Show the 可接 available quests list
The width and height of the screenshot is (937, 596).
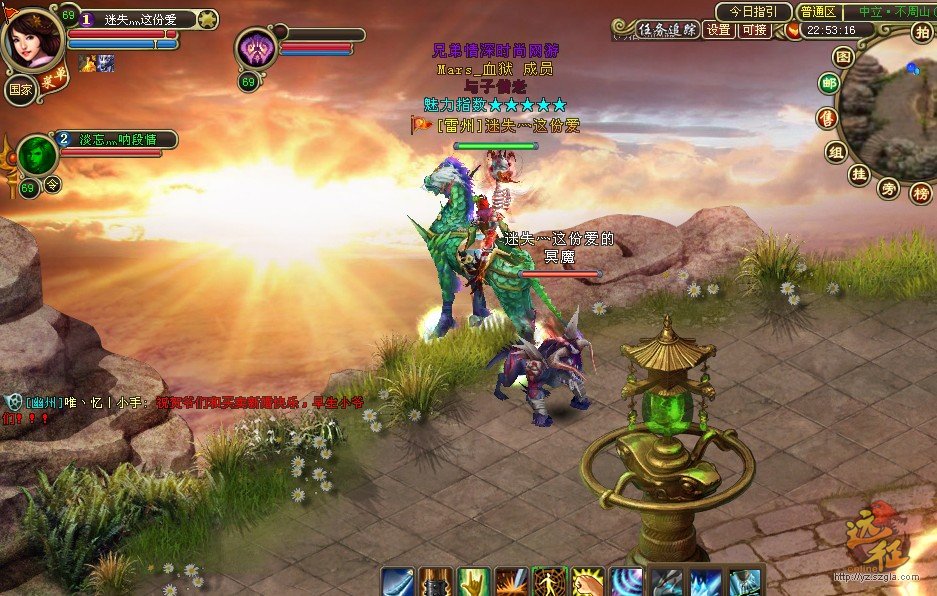[754, 30]
